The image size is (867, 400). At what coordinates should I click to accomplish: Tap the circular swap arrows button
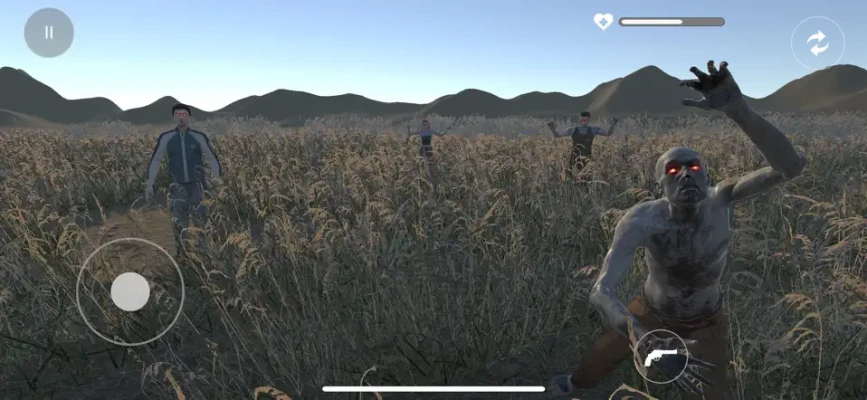[817, 43]
